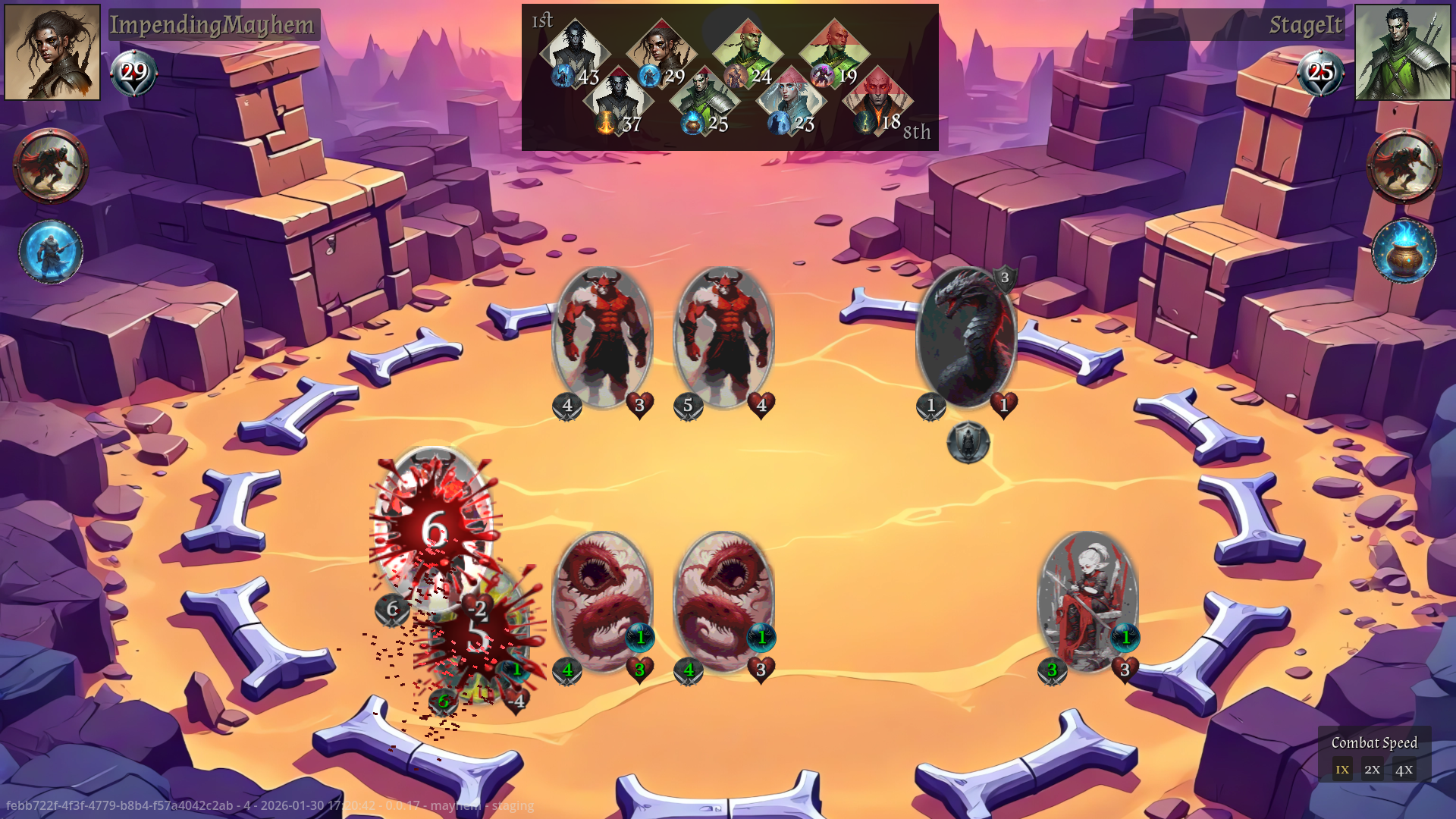Set combat speed to 1x

pyautogui.click(x=1342, y=769)
